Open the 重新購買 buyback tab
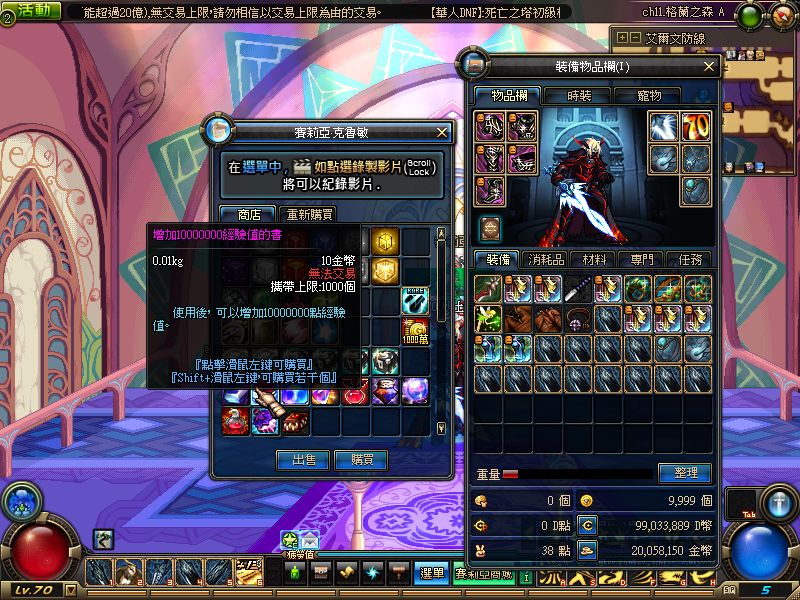 coord(309,214)
